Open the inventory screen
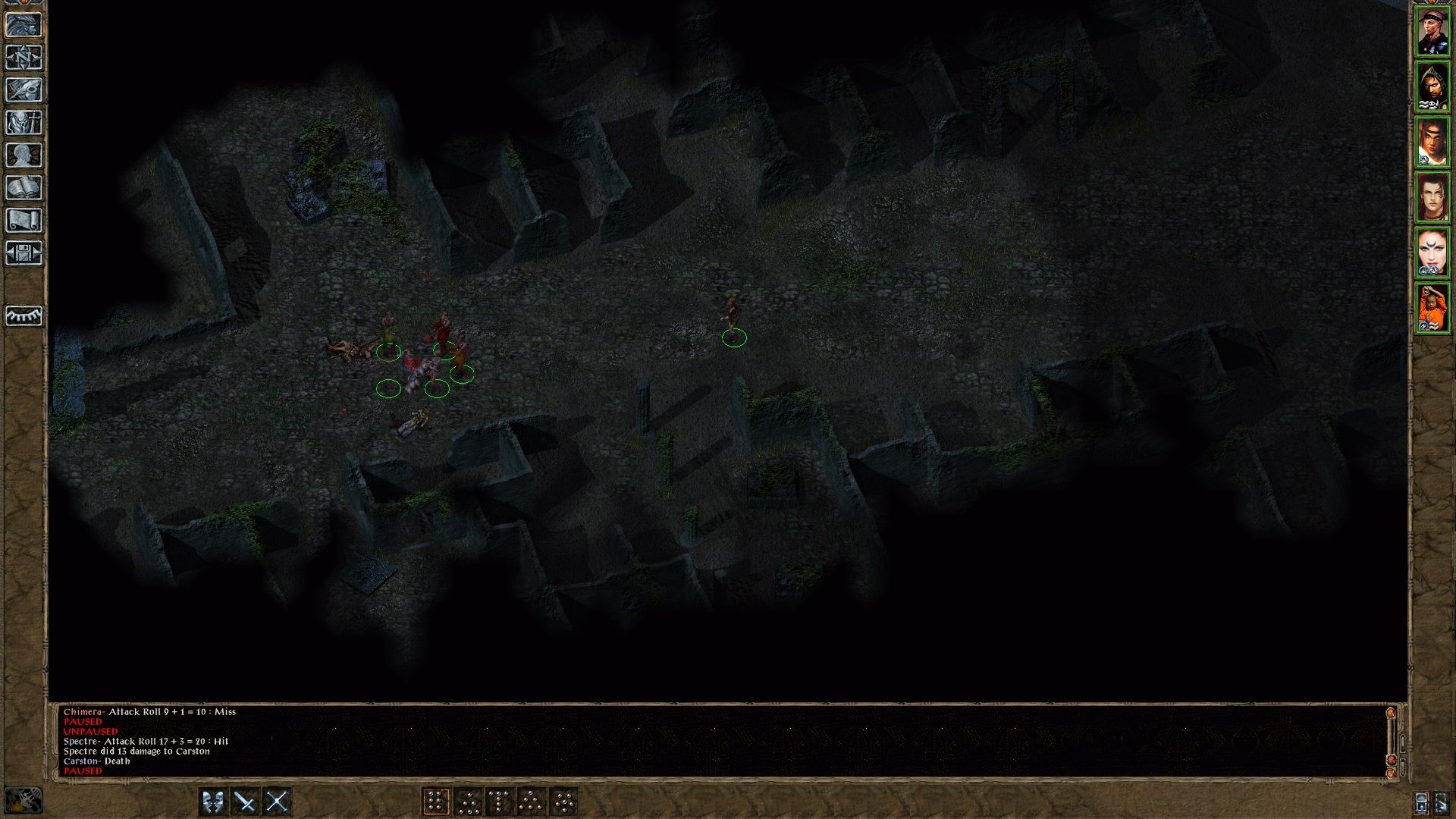 coord(25,123)
